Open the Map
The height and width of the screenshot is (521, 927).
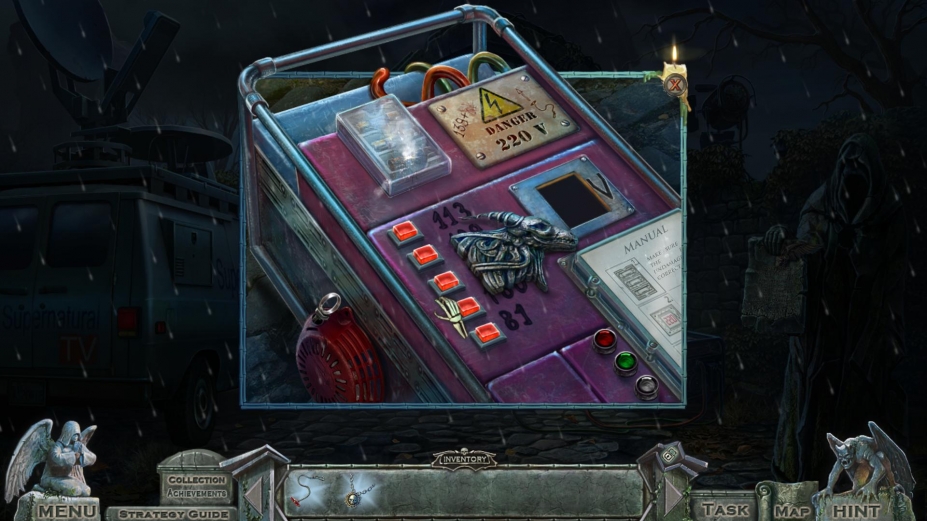click(x=791, y=510)
